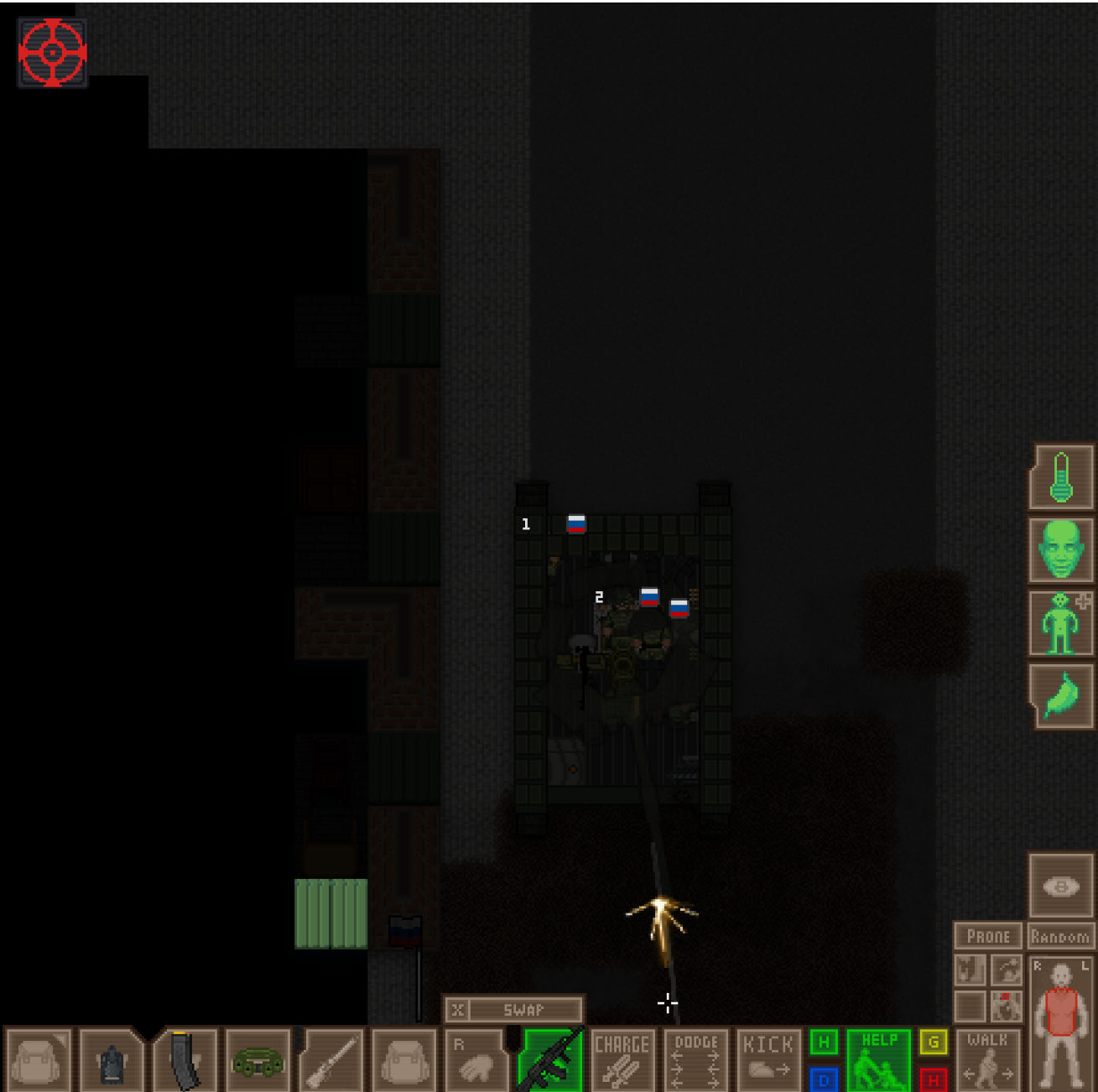Activate the Prone stance button
The image size is (1098, 1092).
click(988, 936)
